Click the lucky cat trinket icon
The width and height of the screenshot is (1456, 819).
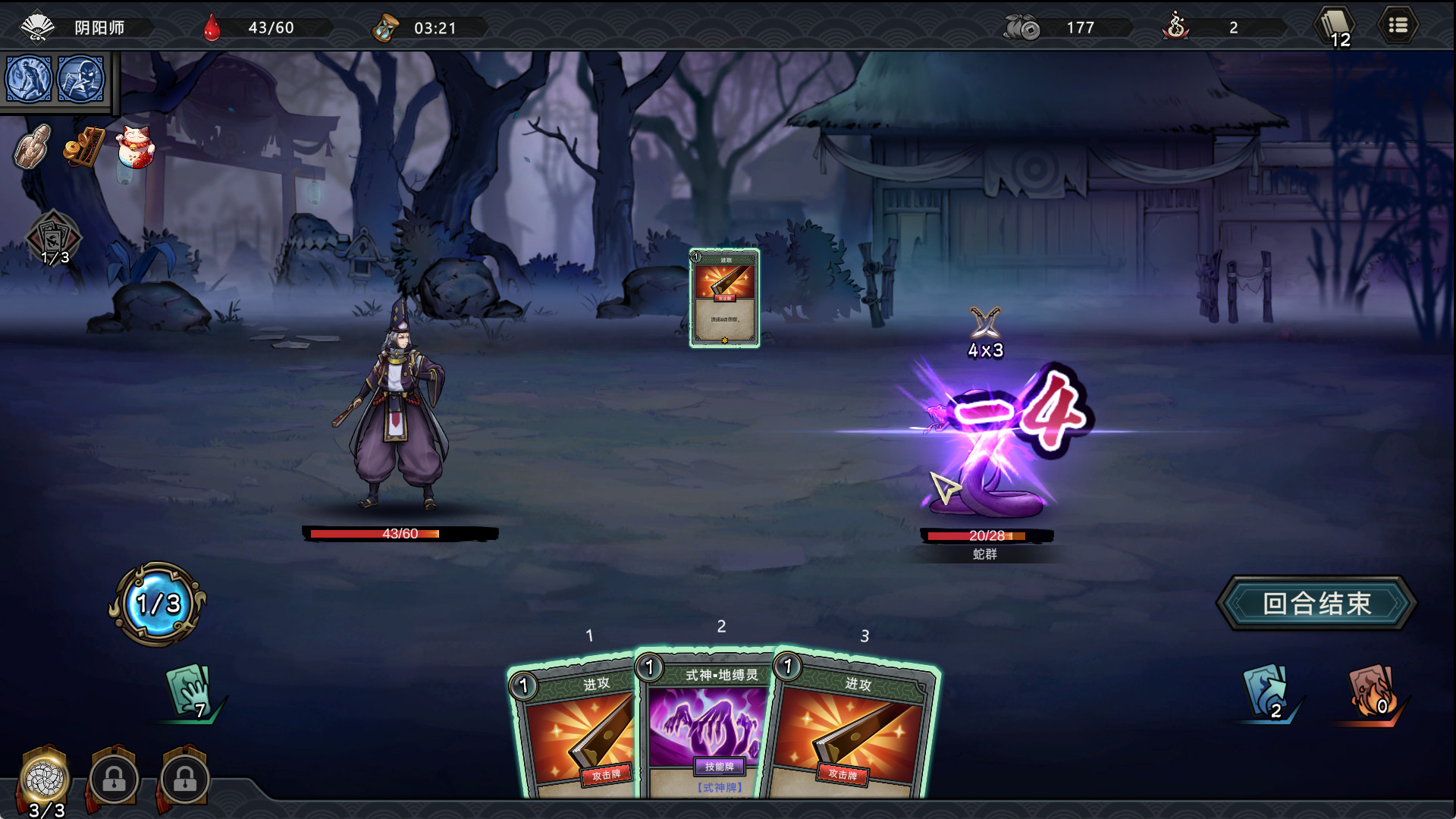pos(133,146)
